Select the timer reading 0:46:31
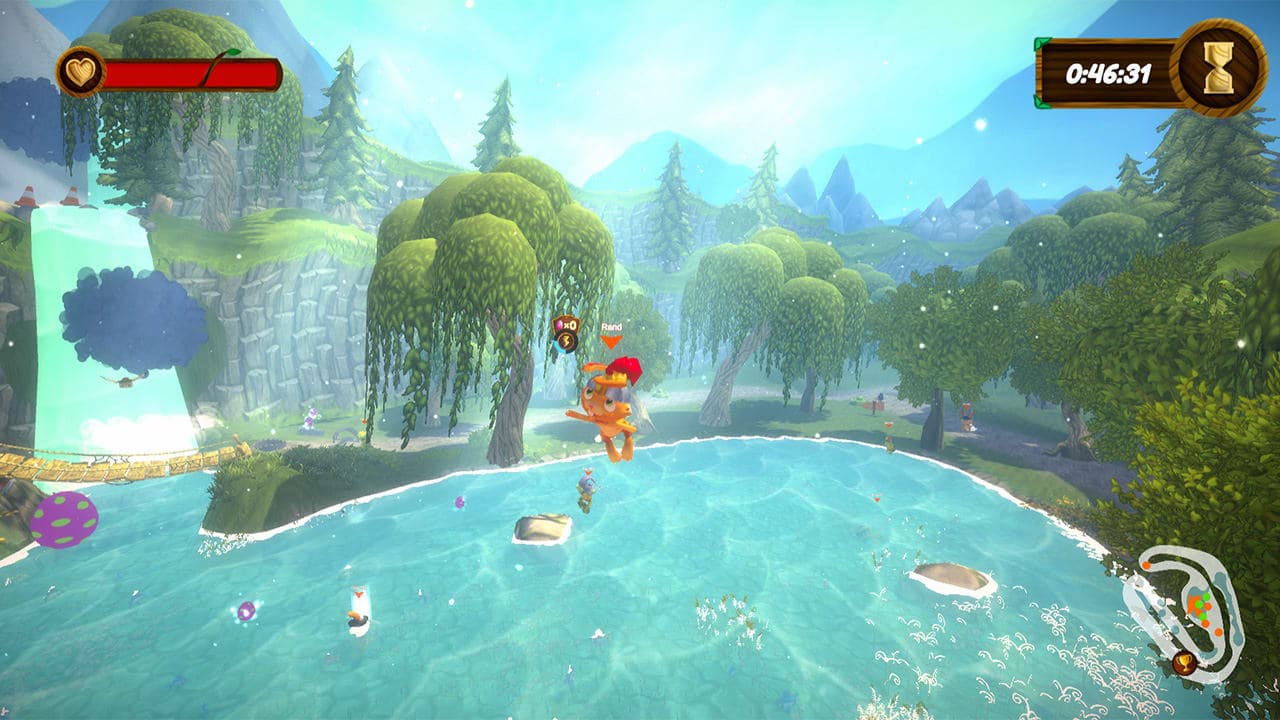1280x720 pixels. tap(1110, 71)
